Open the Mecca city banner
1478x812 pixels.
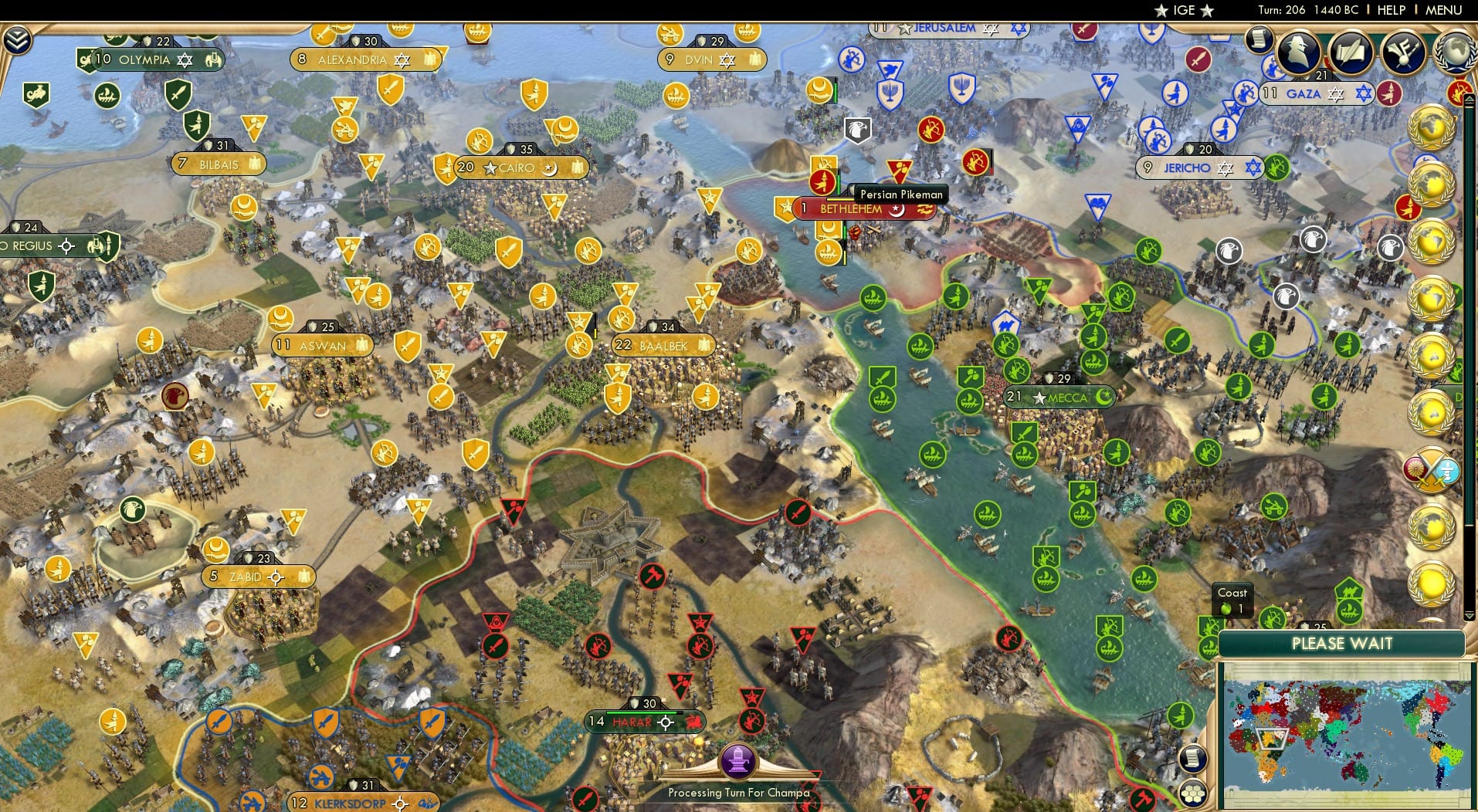coord(1061,398)
